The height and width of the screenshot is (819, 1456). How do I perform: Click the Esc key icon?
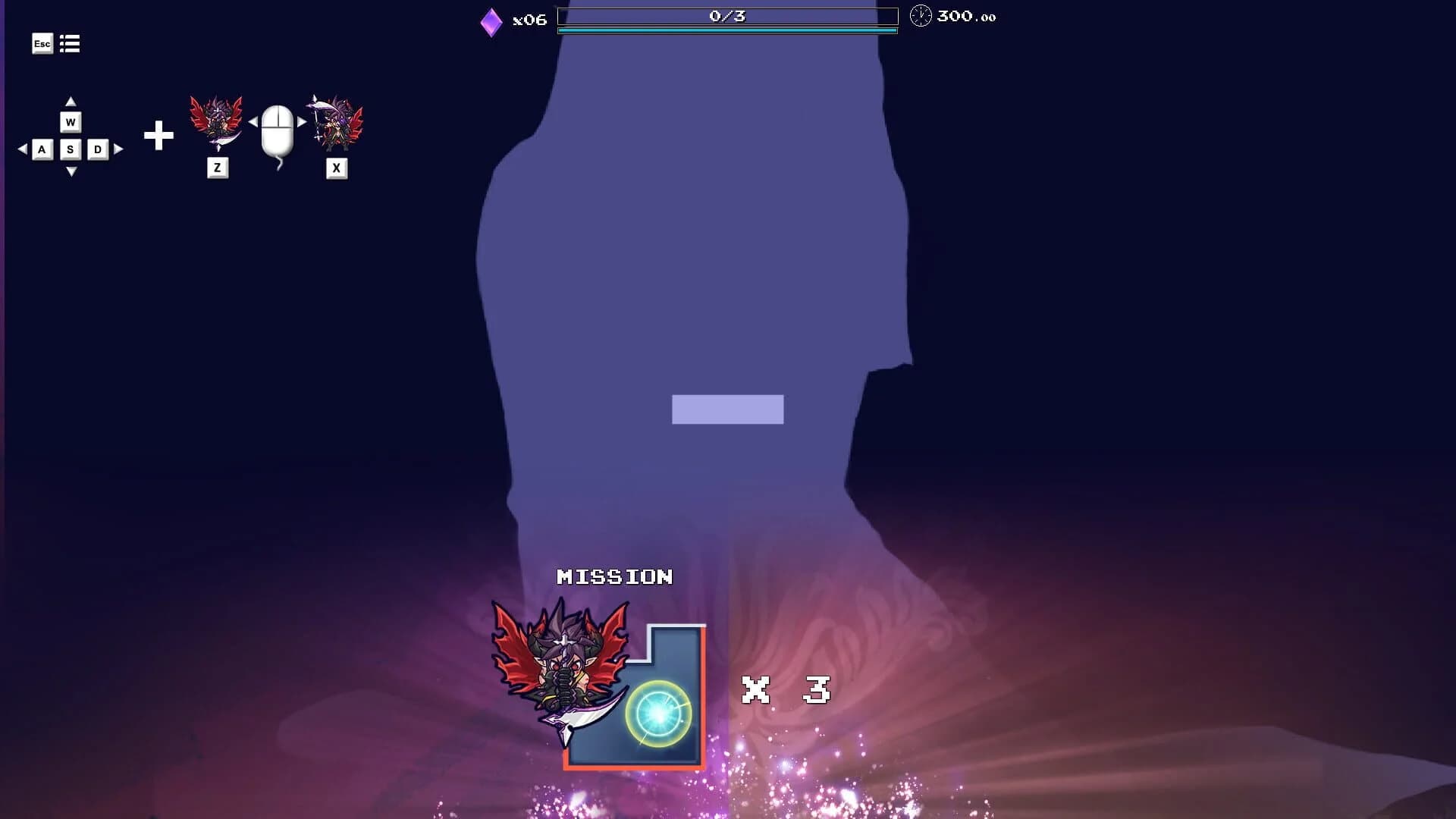42,44
